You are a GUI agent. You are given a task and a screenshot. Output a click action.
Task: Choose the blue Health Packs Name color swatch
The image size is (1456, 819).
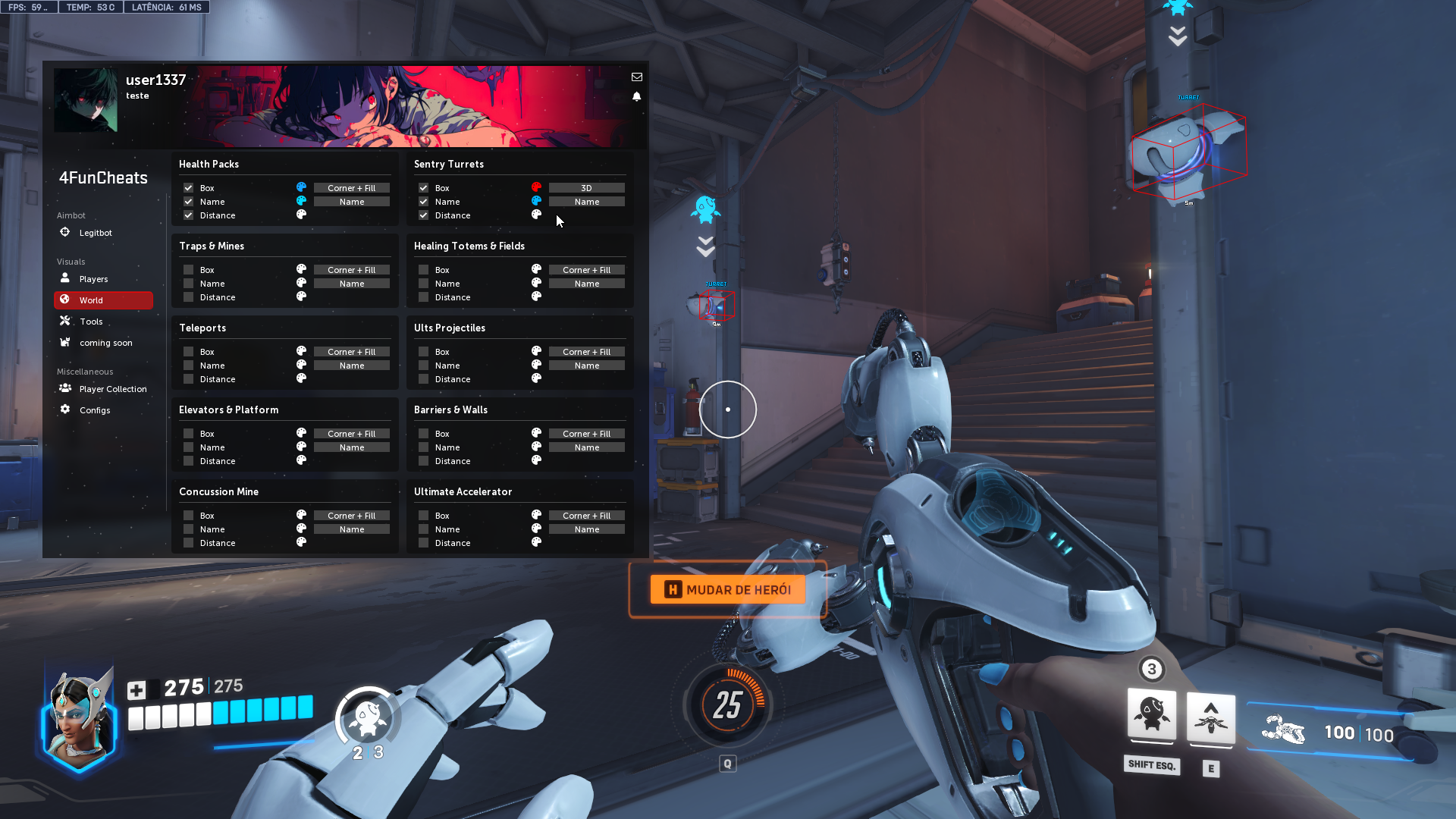(301, 201)
